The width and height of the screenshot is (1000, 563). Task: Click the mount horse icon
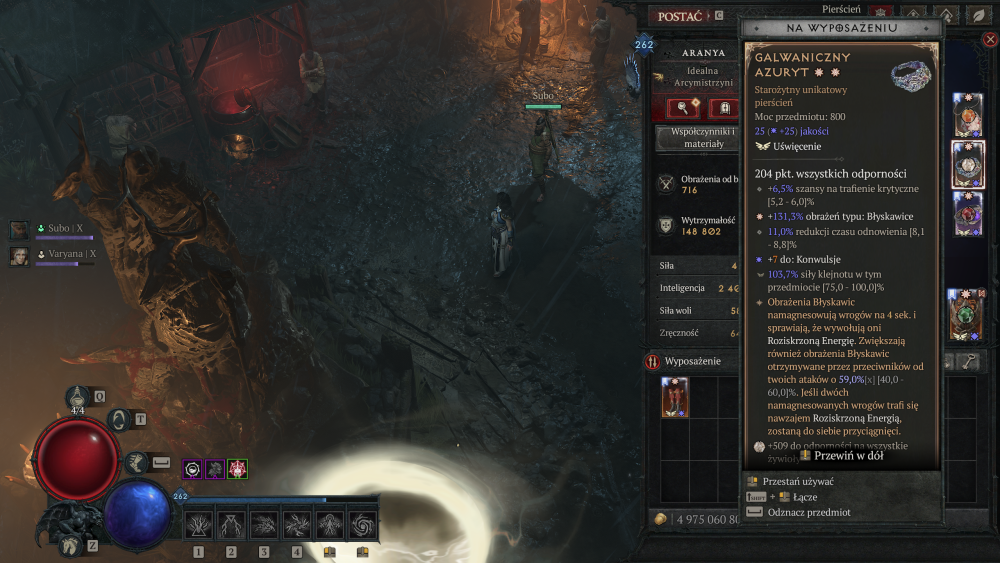pos(69,544)
